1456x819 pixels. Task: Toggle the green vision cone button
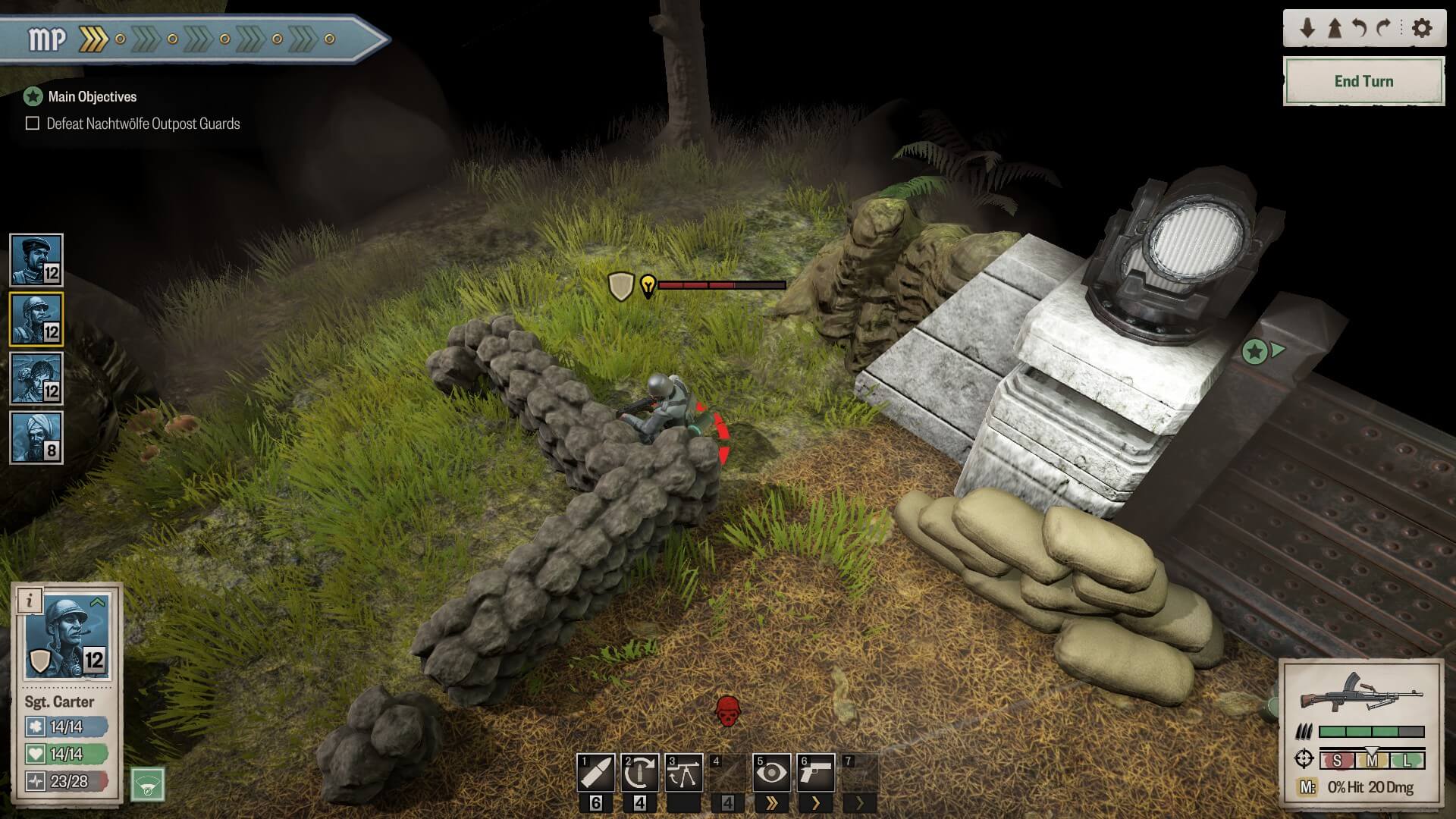click(x=148, y=785)
